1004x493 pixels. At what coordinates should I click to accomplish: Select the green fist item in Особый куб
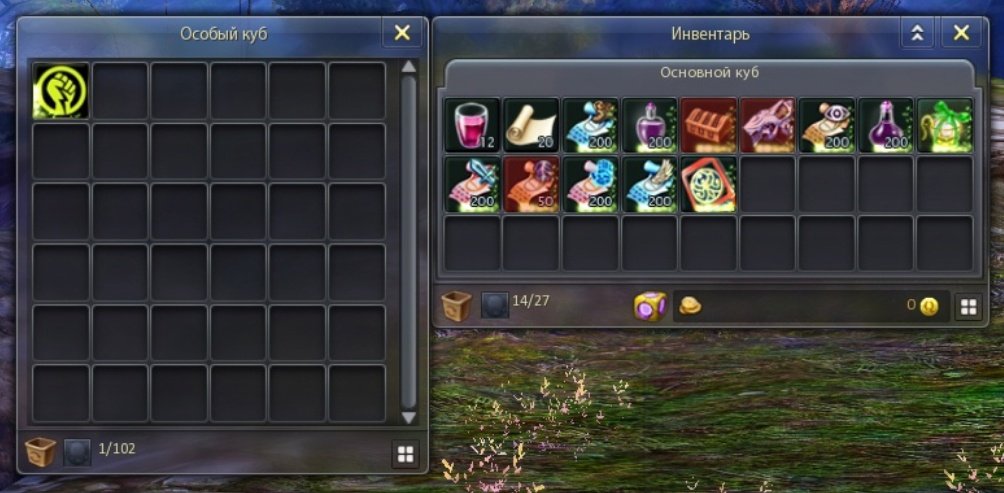tap(60, 91)
